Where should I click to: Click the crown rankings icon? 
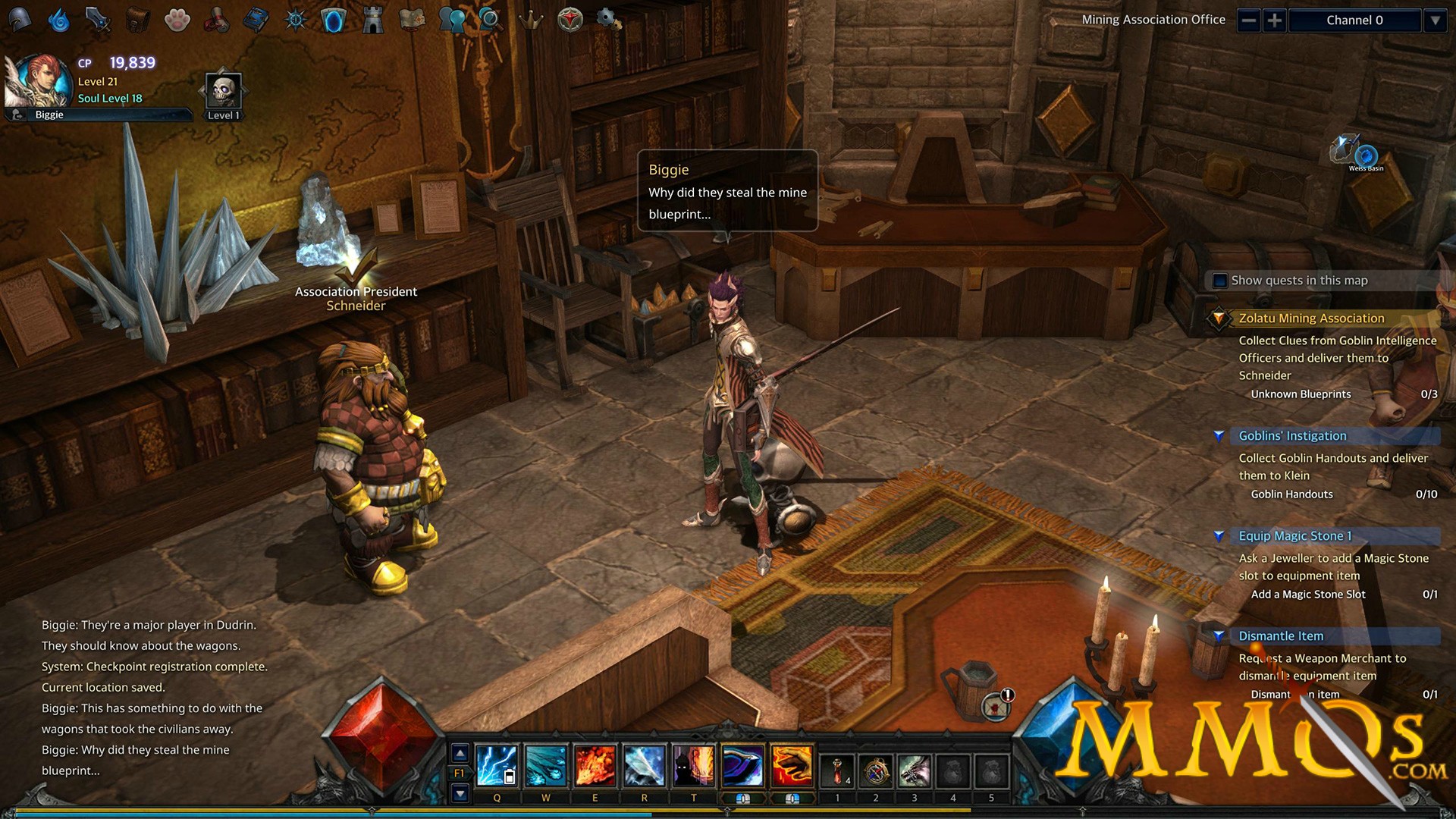point(531,20)
